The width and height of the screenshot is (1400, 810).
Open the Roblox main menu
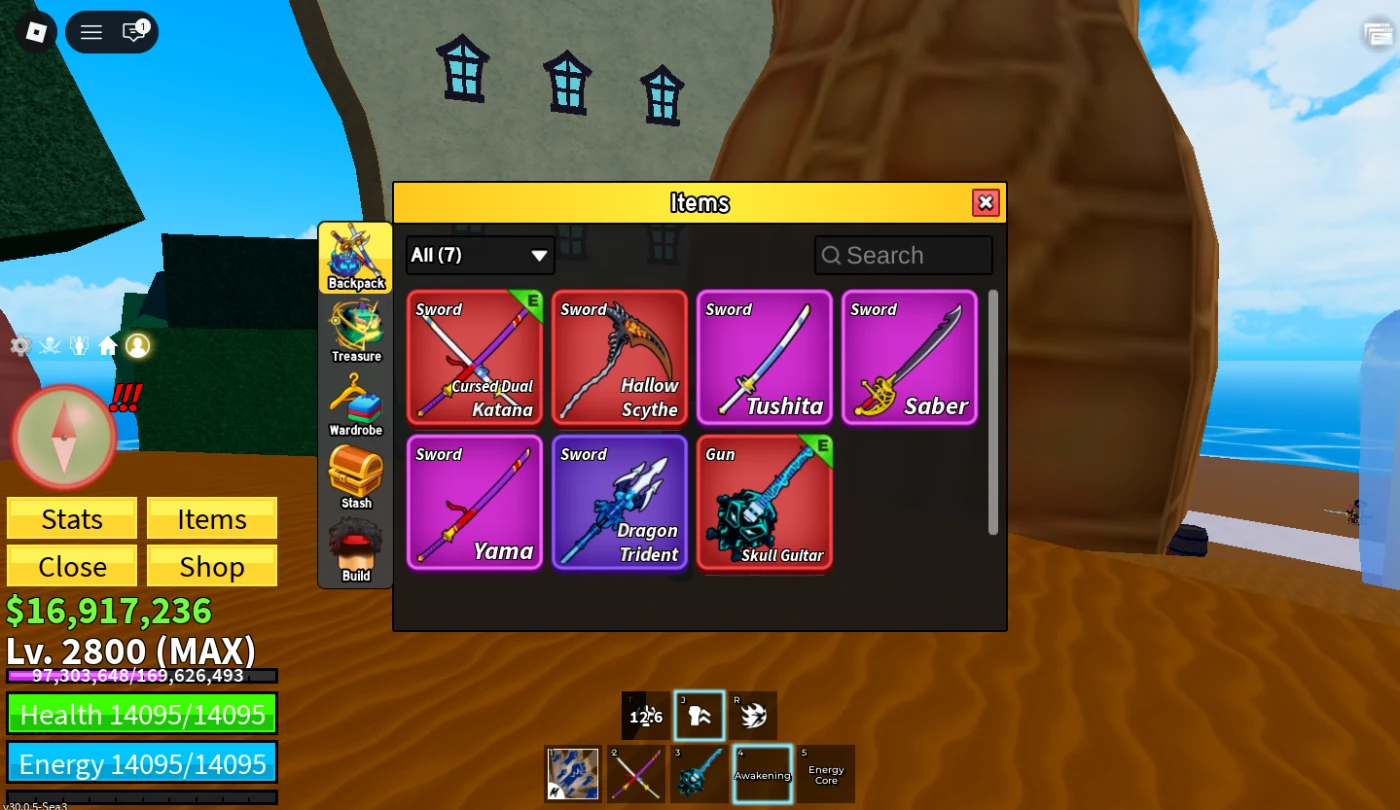pos(91,32)
